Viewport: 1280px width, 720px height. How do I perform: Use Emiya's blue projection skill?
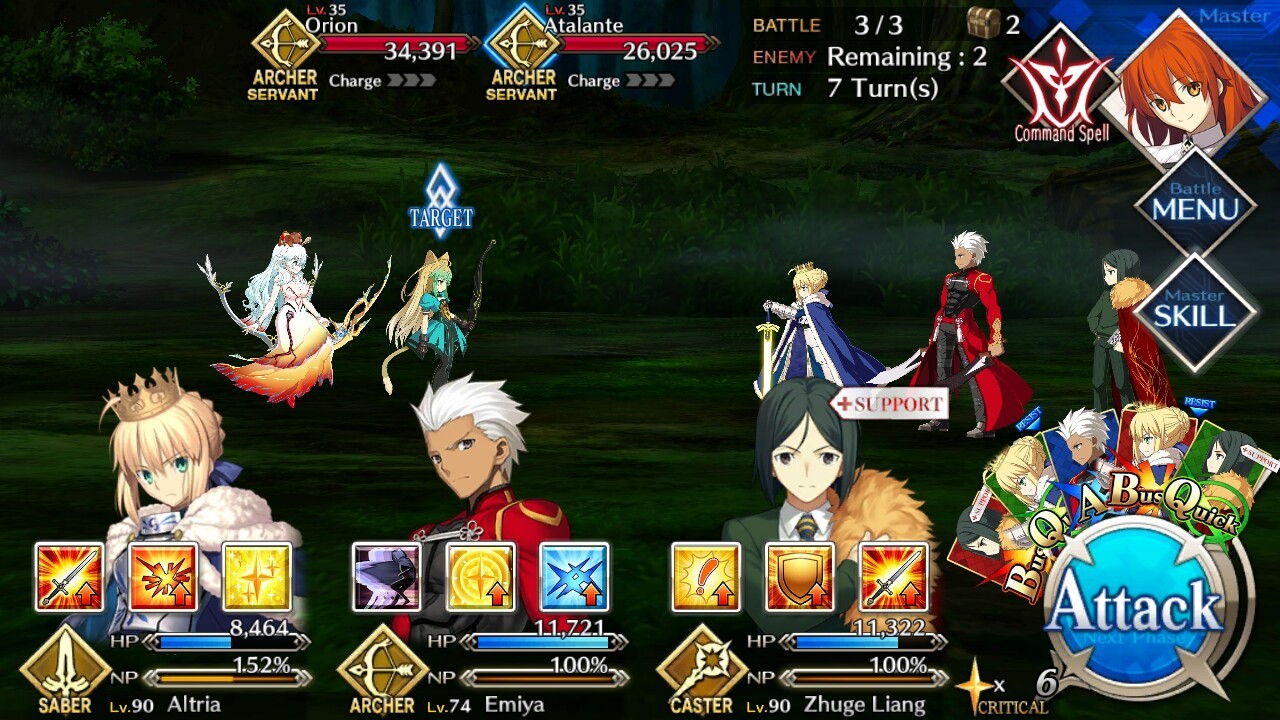574,577
